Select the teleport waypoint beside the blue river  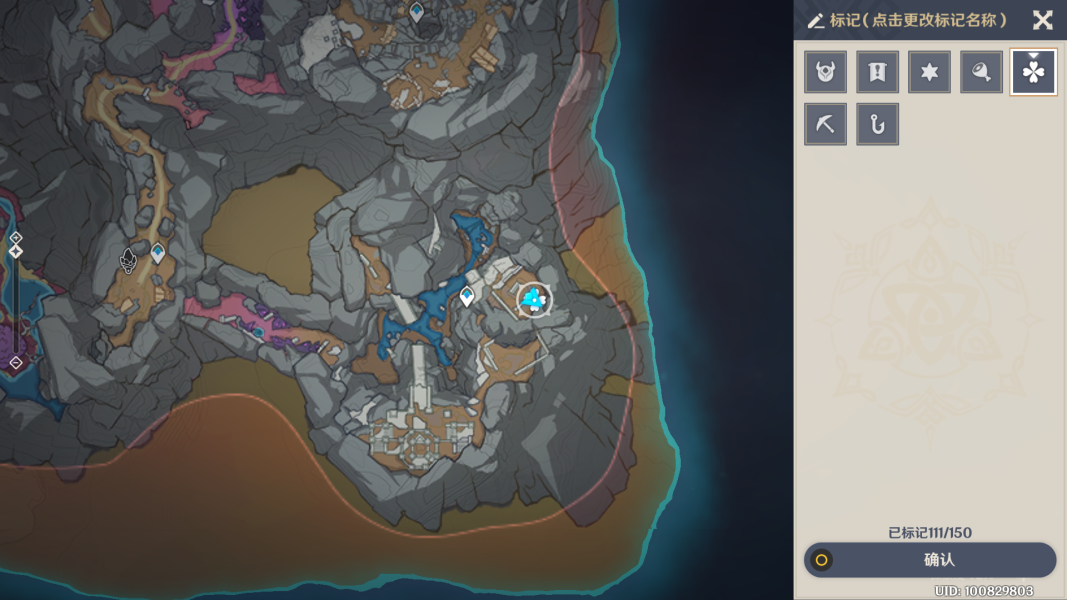(467, 295)
